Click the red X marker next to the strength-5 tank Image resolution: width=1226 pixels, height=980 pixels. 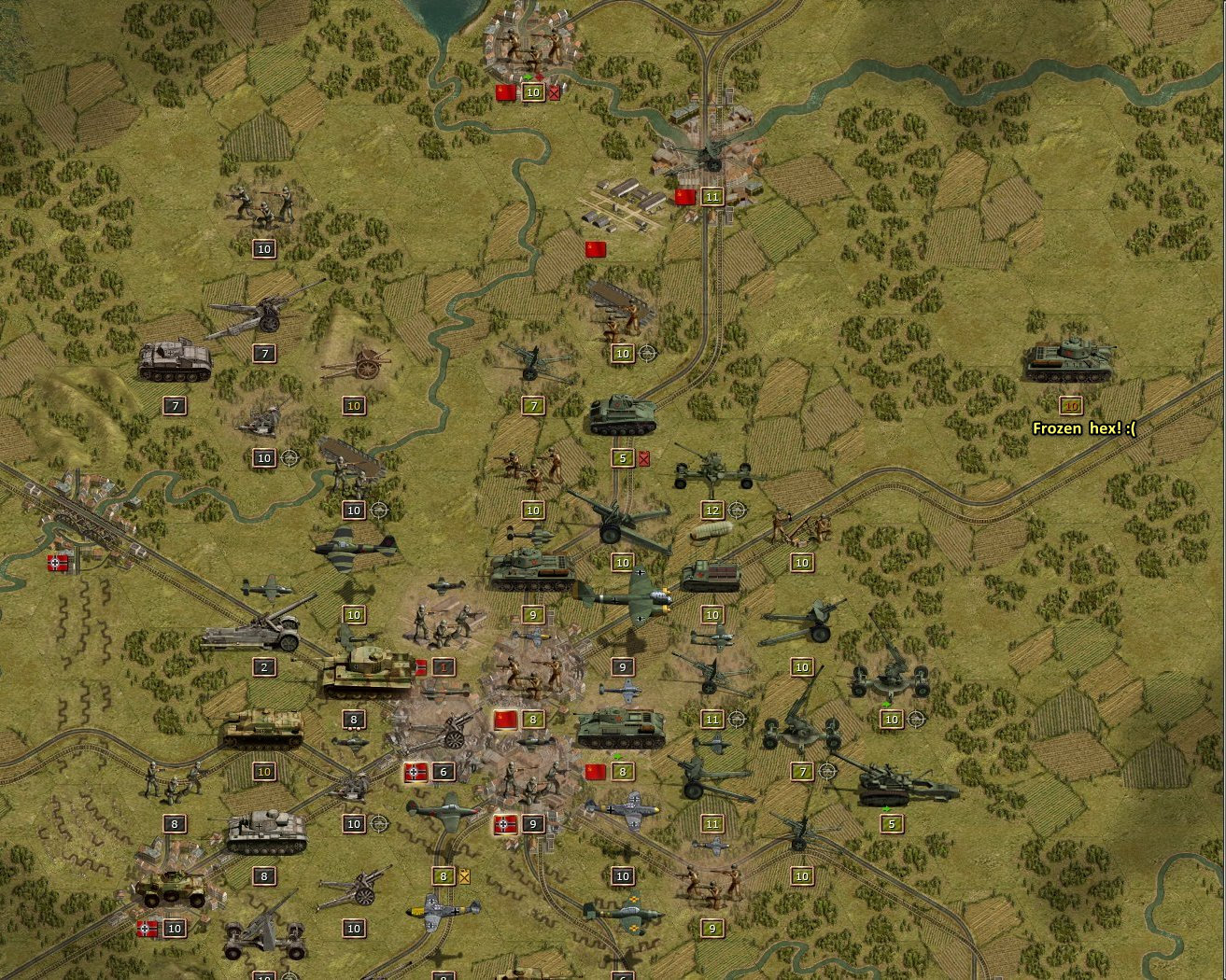tap(644, 458)
